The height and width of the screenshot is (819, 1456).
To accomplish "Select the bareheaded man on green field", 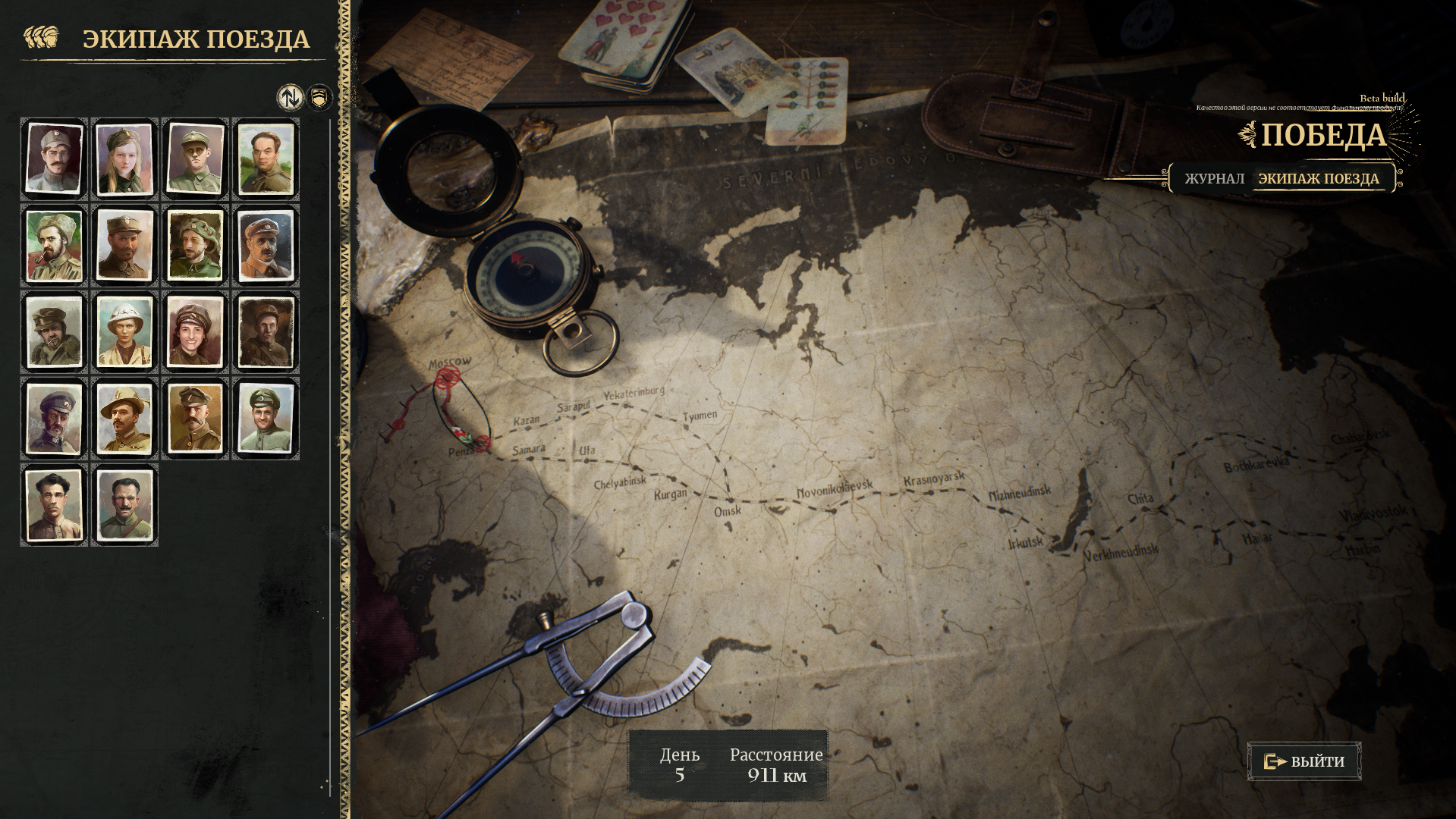I will [266, 159].
